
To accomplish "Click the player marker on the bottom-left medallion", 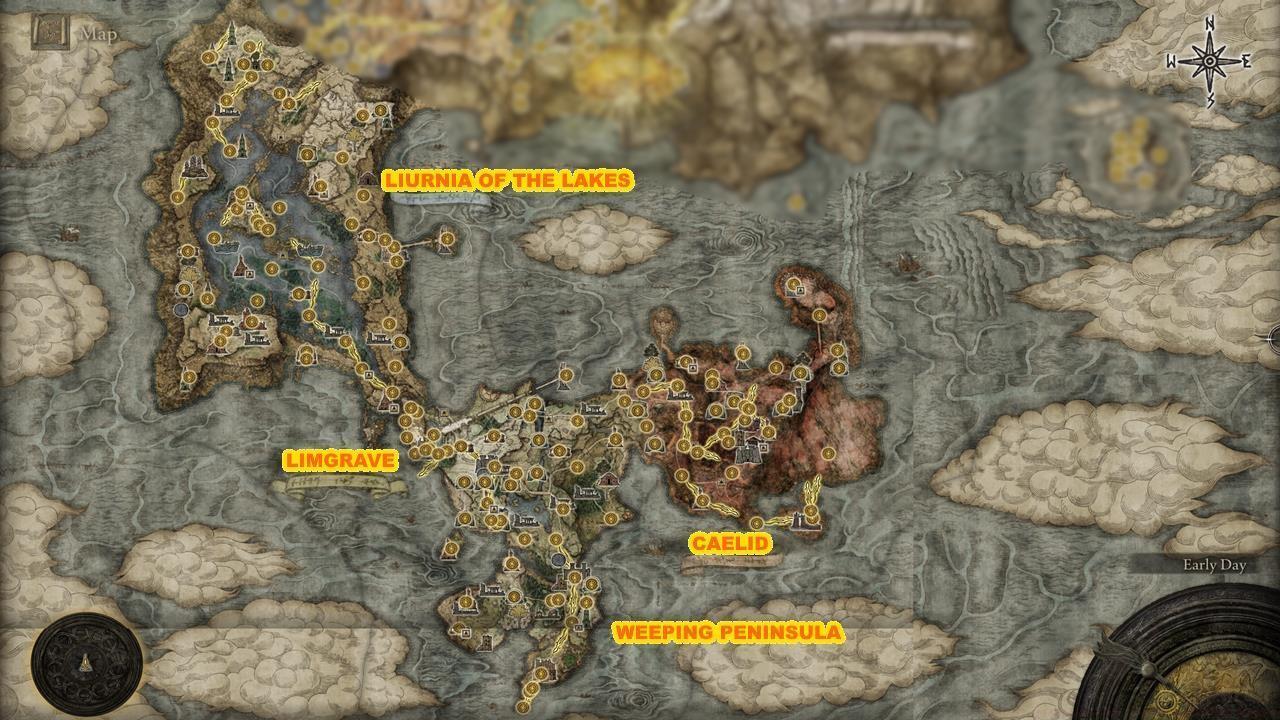I will click(85, 660).
